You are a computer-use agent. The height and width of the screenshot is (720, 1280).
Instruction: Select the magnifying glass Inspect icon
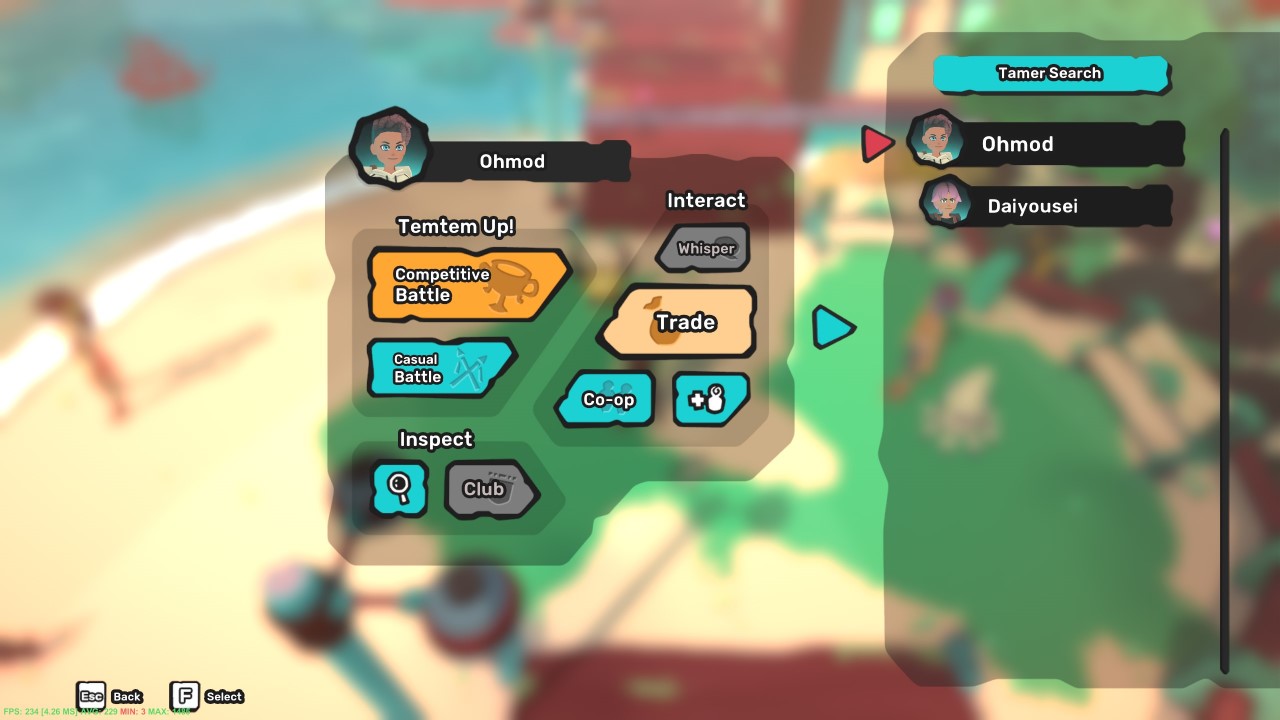tap(399, 489)
